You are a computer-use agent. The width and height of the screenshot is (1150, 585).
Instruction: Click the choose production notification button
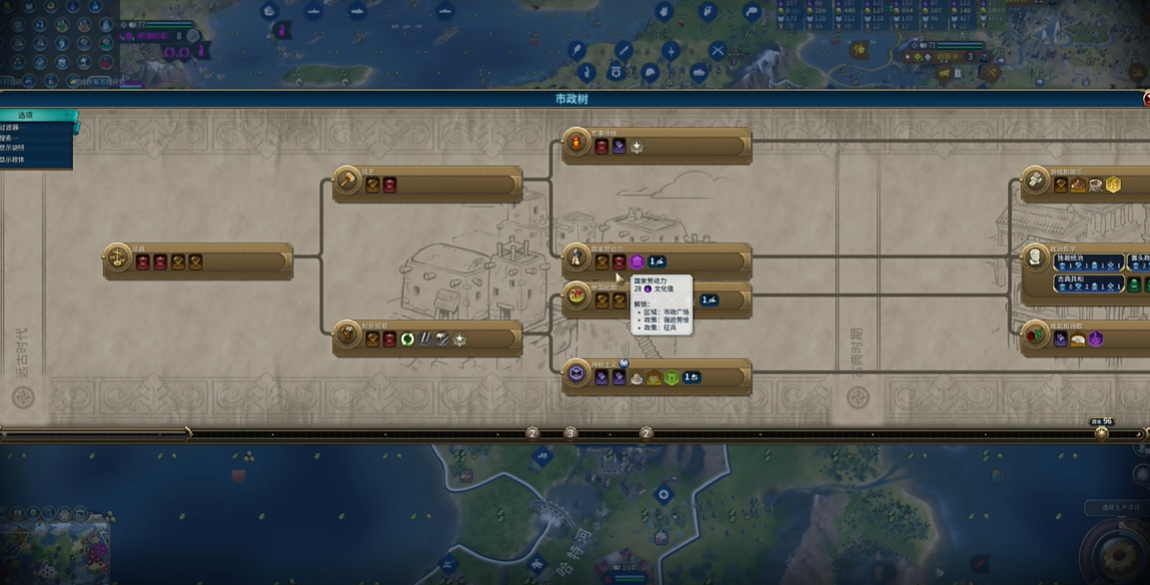(1116, 508)
